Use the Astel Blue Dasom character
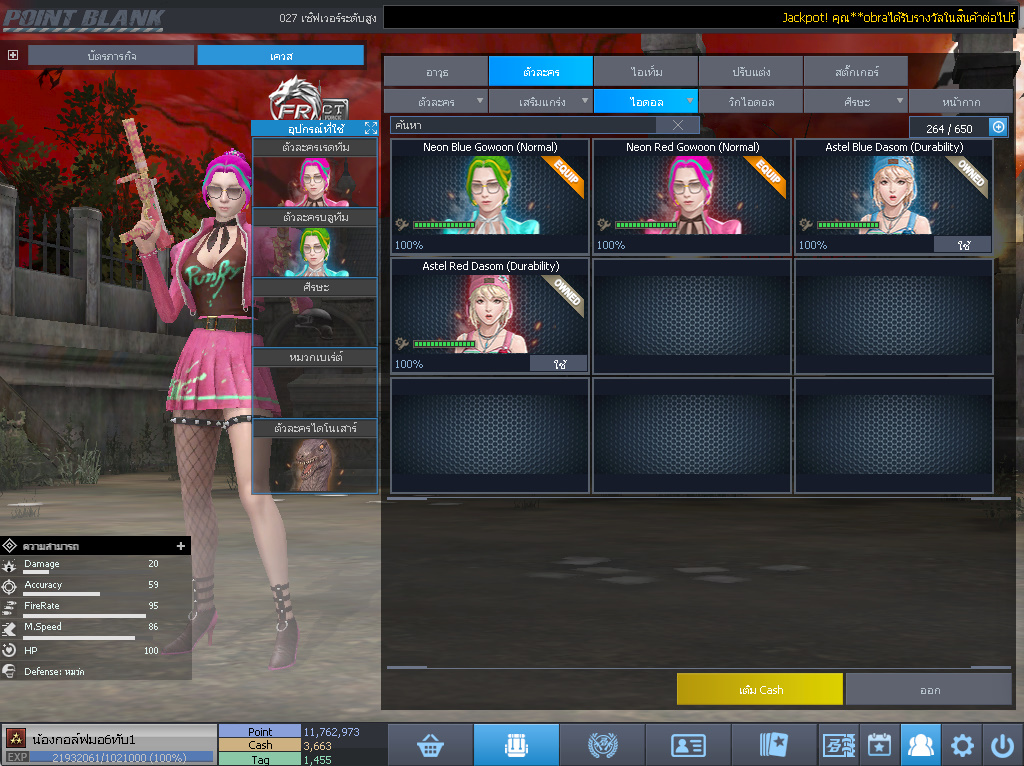The image size is (1024, 766). 962,244
